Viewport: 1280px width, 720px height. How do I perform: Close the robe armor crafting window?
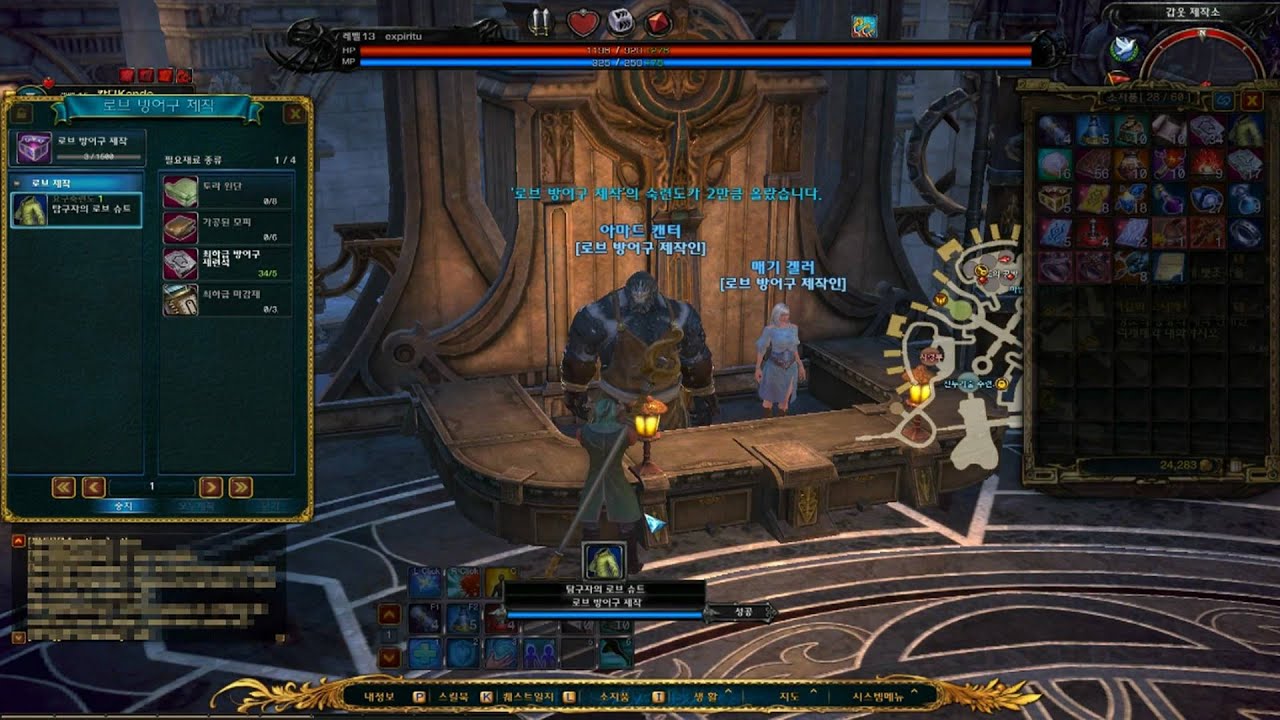point(295,113)
